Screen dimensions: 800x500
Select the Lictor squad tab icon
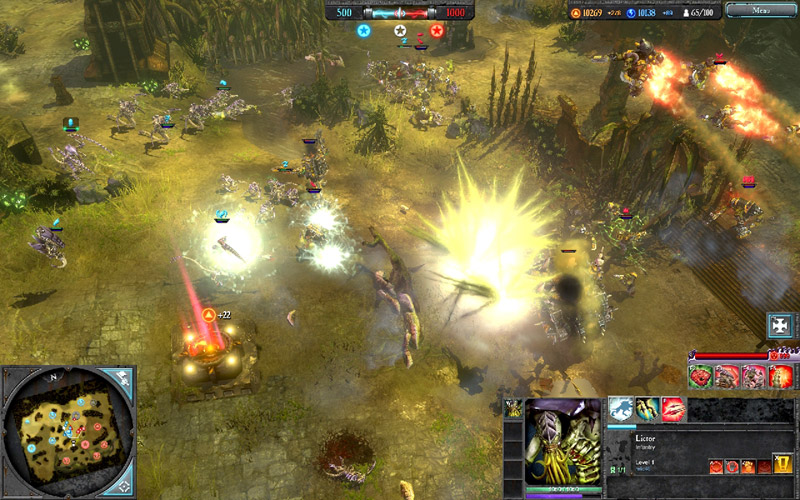[514, 408]
